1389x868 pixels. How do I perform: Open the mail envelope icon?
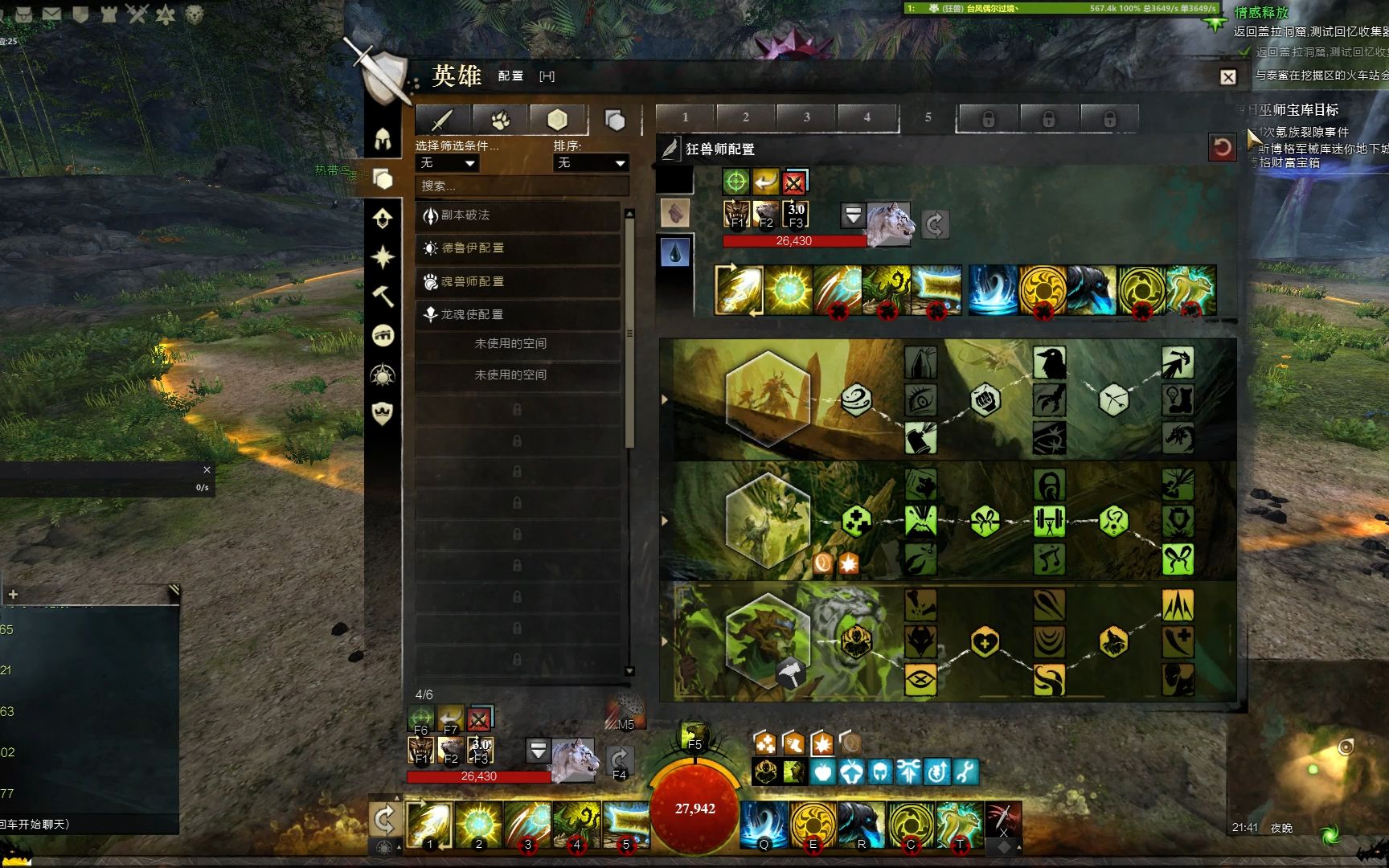click(x=51, y=14)
